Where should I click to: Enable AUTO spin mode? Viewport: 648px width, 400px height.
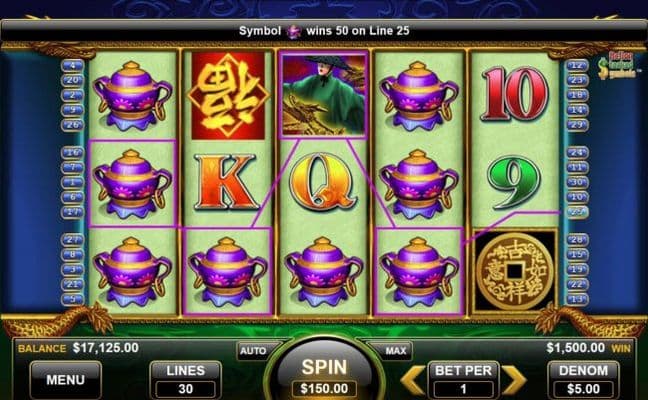click(x=251, y=351)
